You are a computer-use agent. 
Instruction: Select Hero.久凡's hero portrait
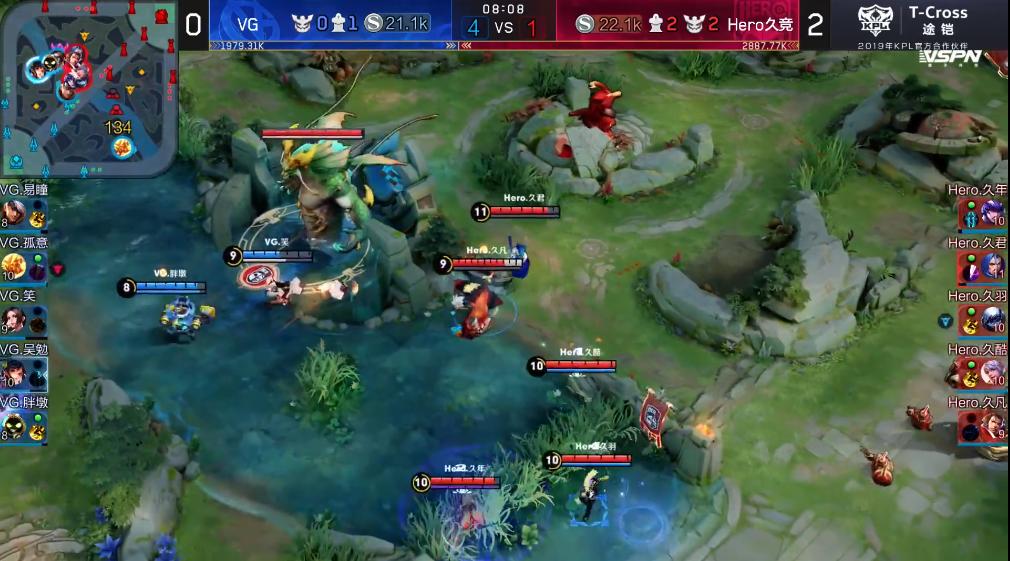click(995, 428)
